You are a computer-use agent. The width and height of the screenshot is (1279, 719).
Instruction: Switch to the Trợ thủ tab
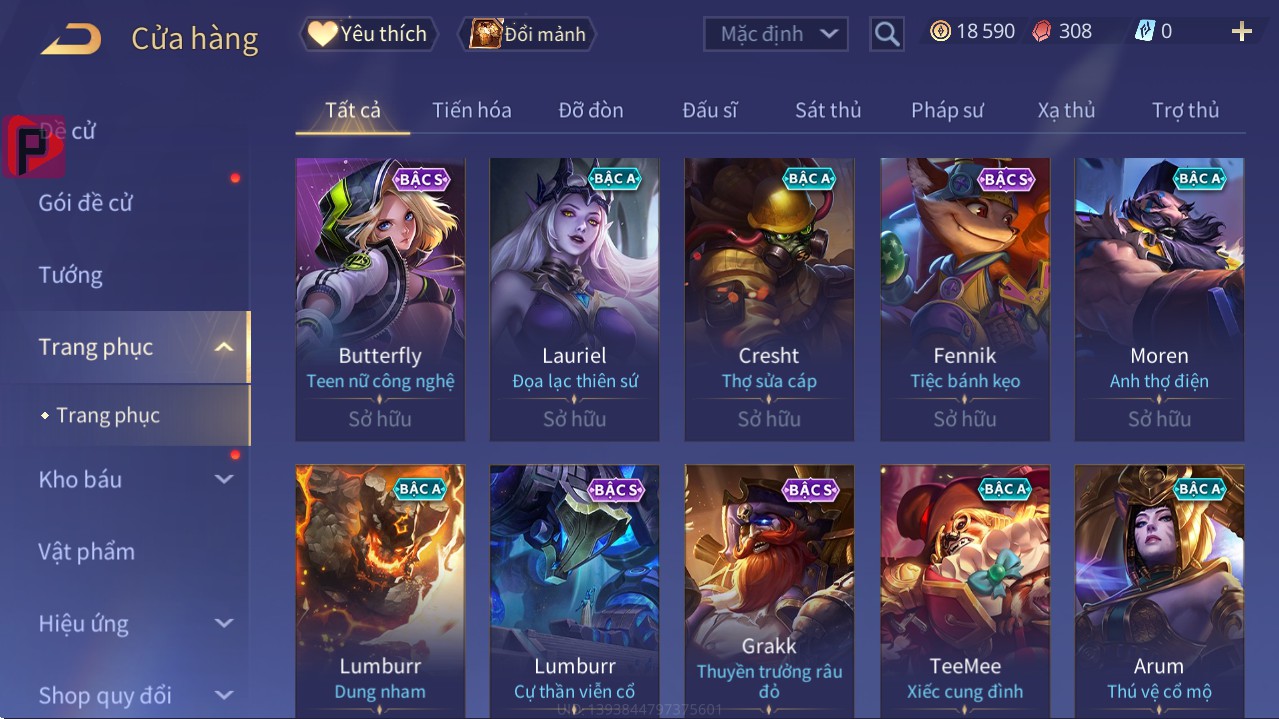click(1185, 110)
